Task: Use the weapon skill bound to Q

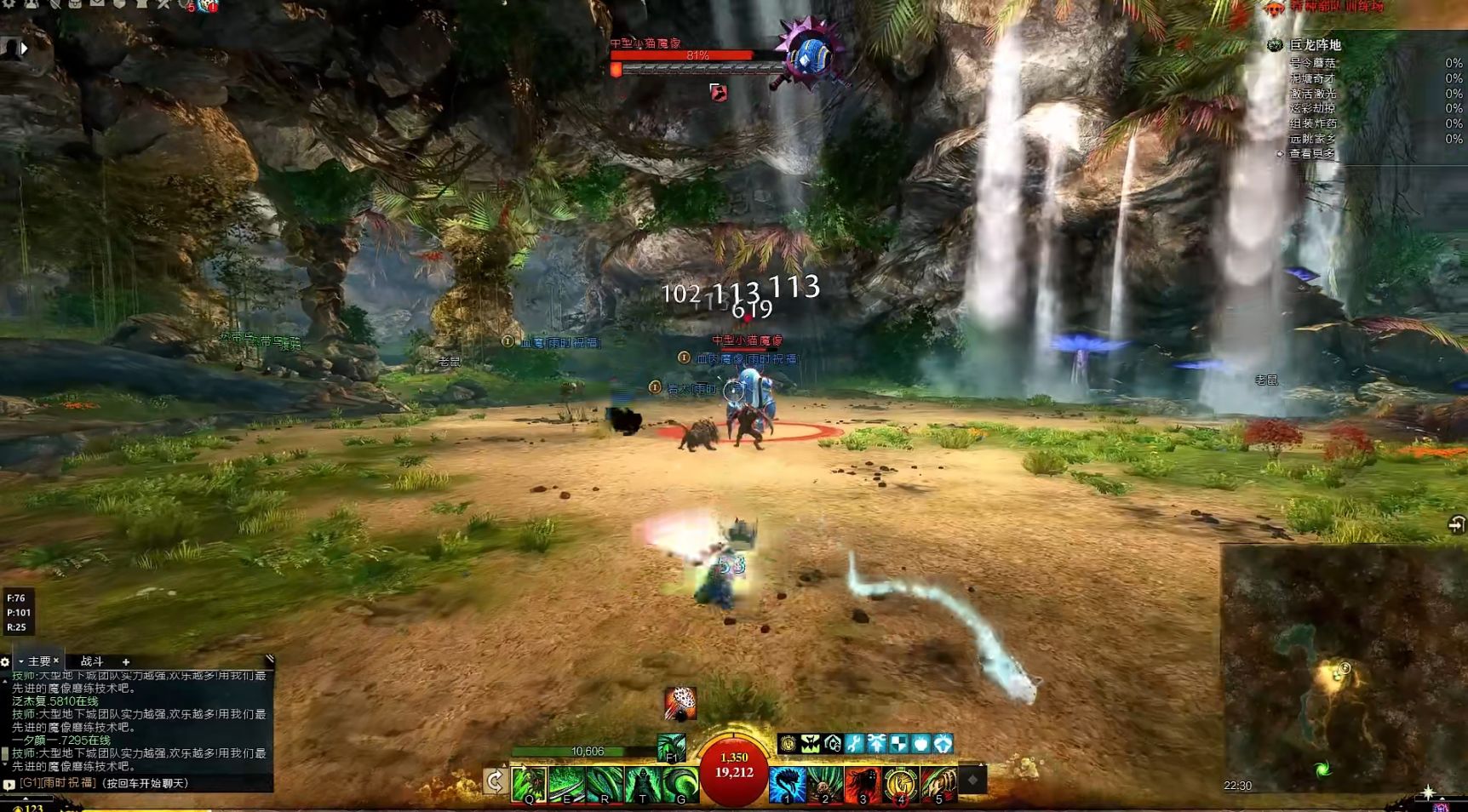Action: click(x=529, y=784)
